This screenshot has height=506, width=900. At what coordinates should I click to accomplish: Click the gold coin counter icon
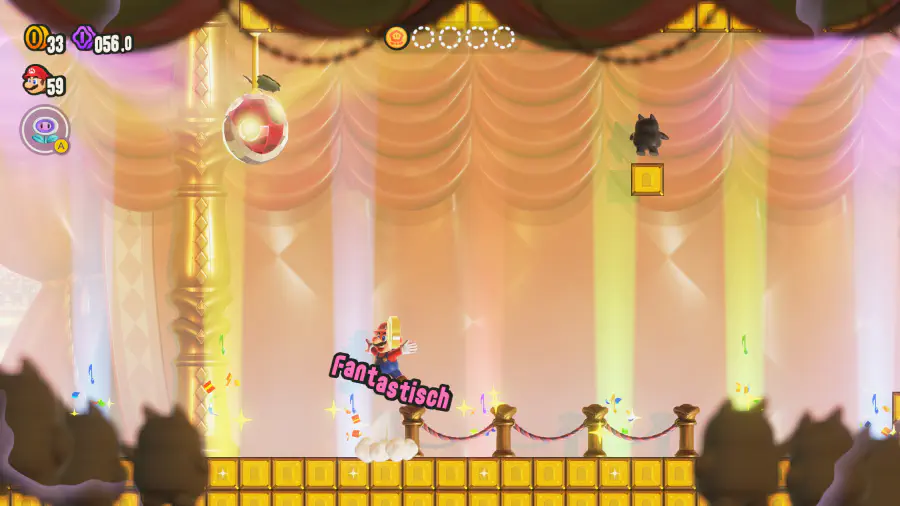(34, 39)
